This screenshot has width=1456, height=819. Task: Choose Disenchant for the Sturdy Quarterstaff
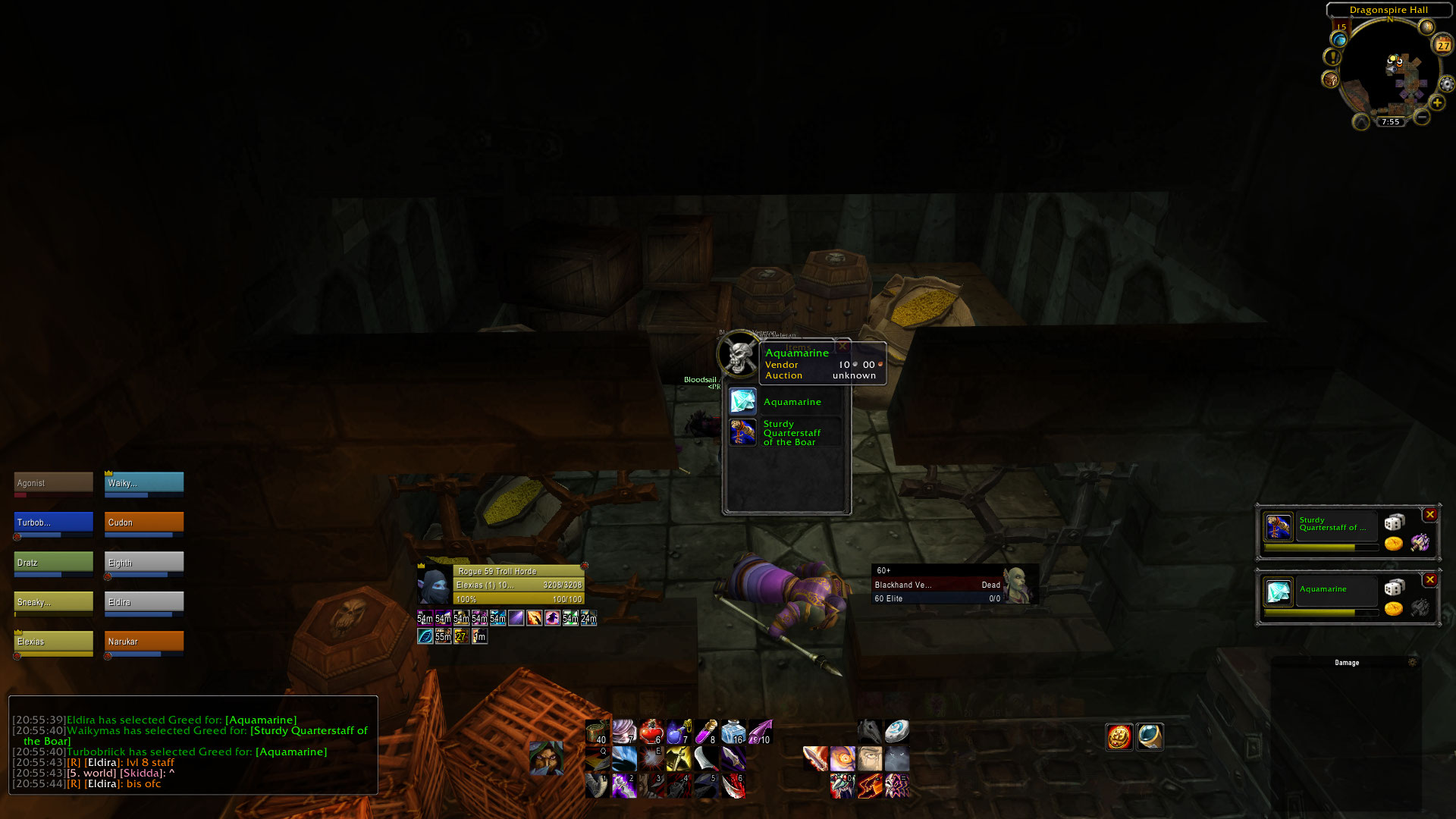pos(1420,542)
